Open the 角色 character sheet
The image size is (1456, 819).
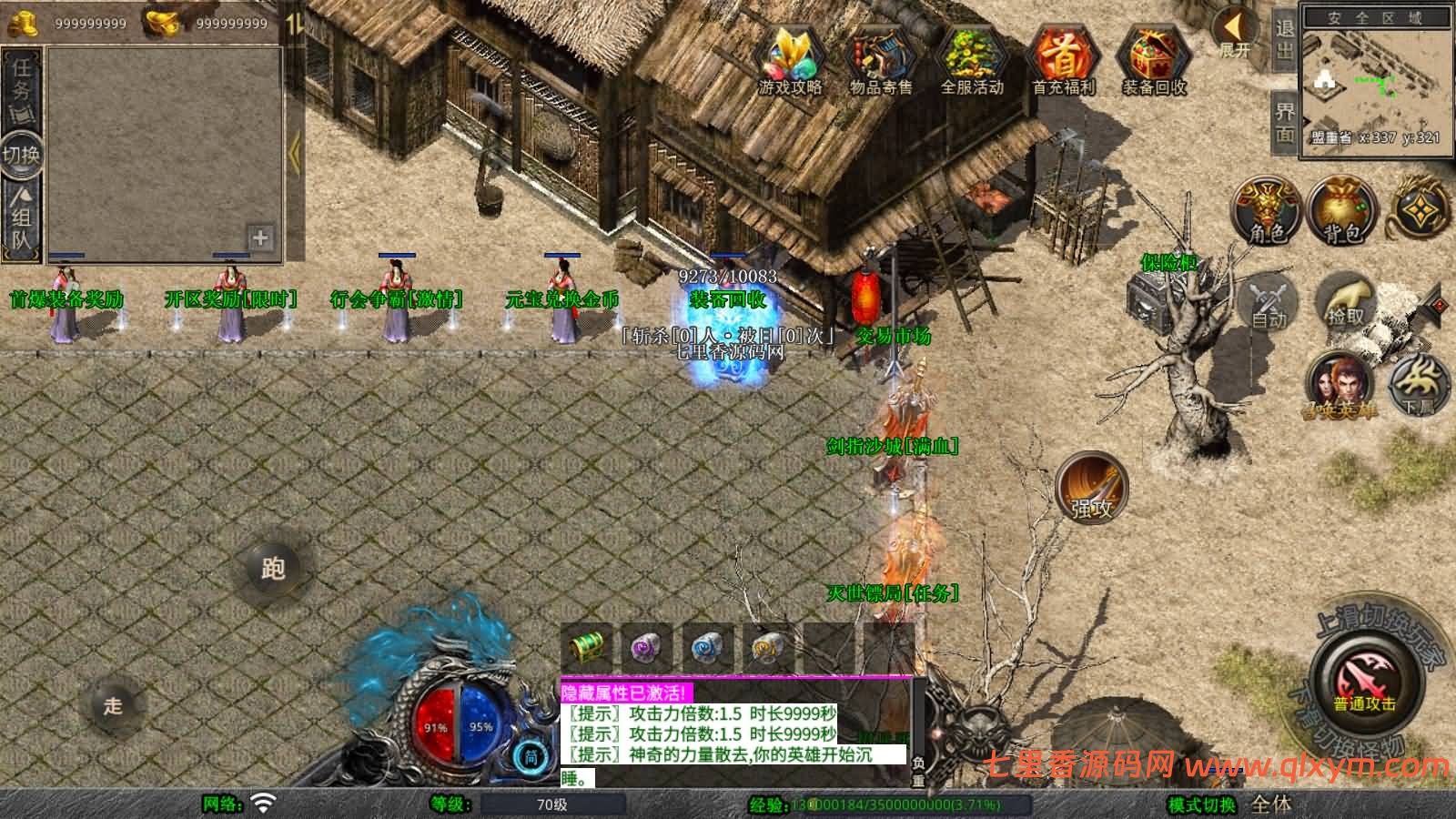click(x=1266, y=211)
